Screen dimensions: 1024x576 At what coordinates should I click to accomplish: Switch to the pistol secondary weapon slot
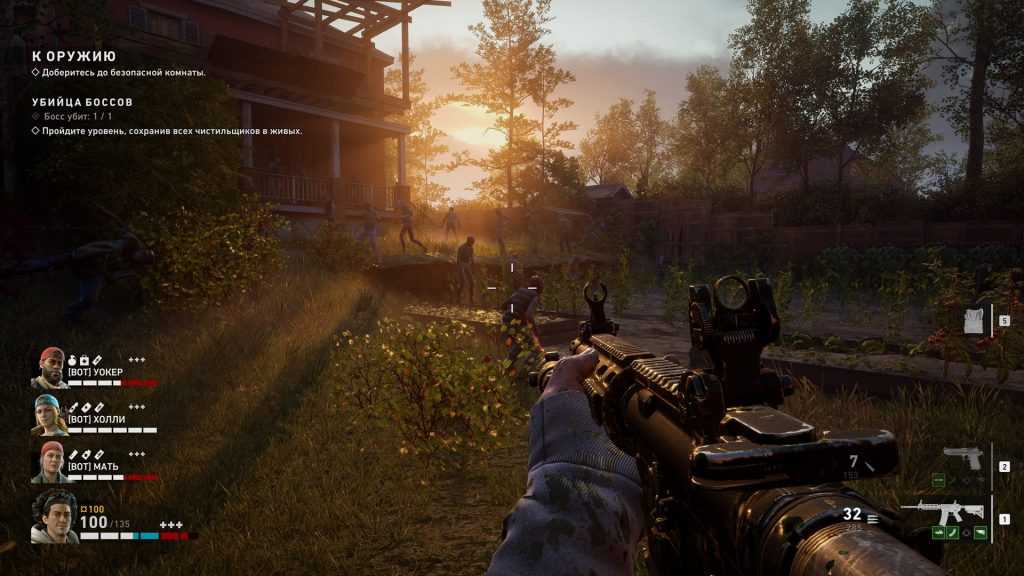tap(963, 459)
